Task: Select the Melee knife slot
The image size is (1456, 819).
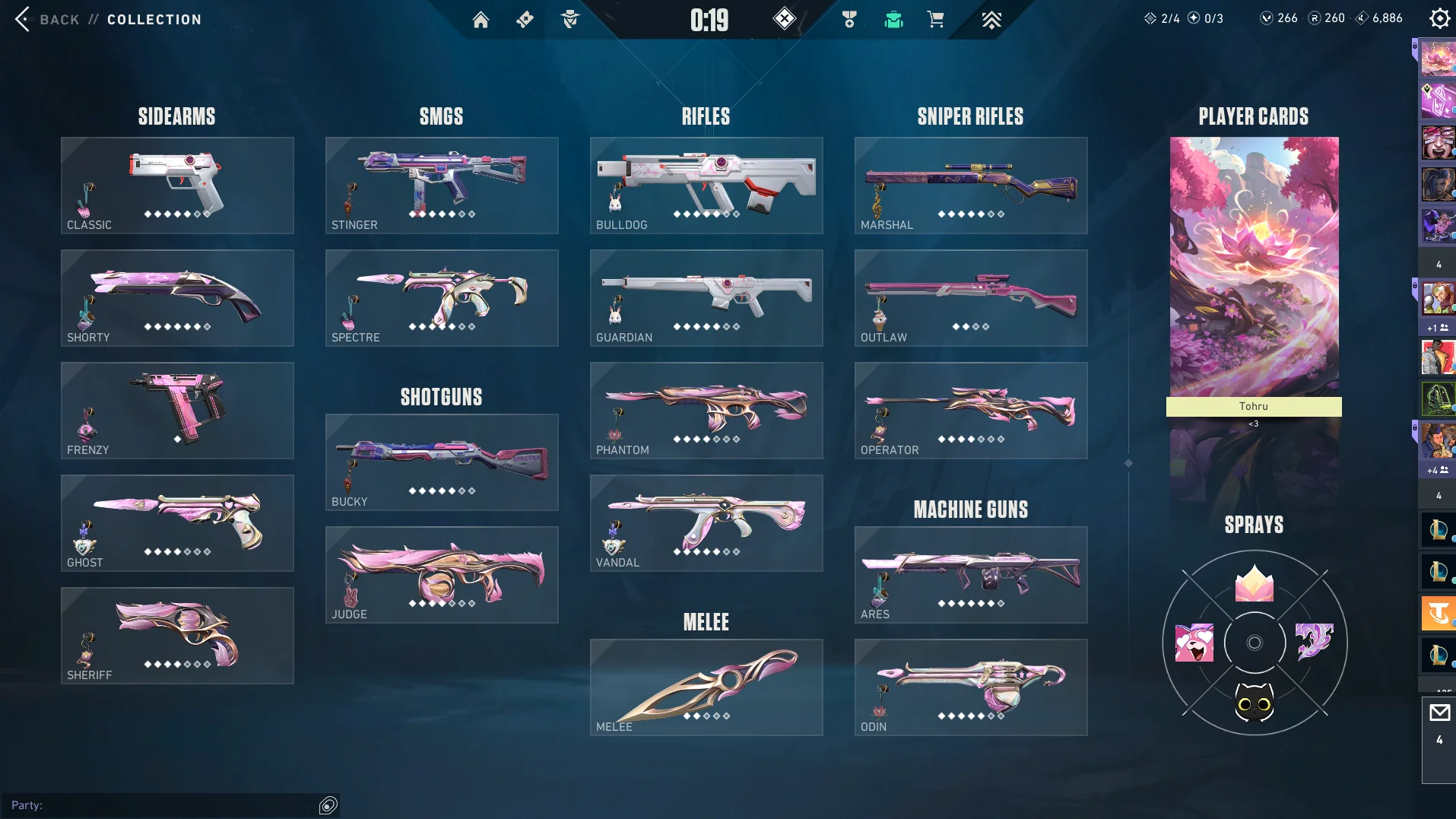Action: click(706, 687)
